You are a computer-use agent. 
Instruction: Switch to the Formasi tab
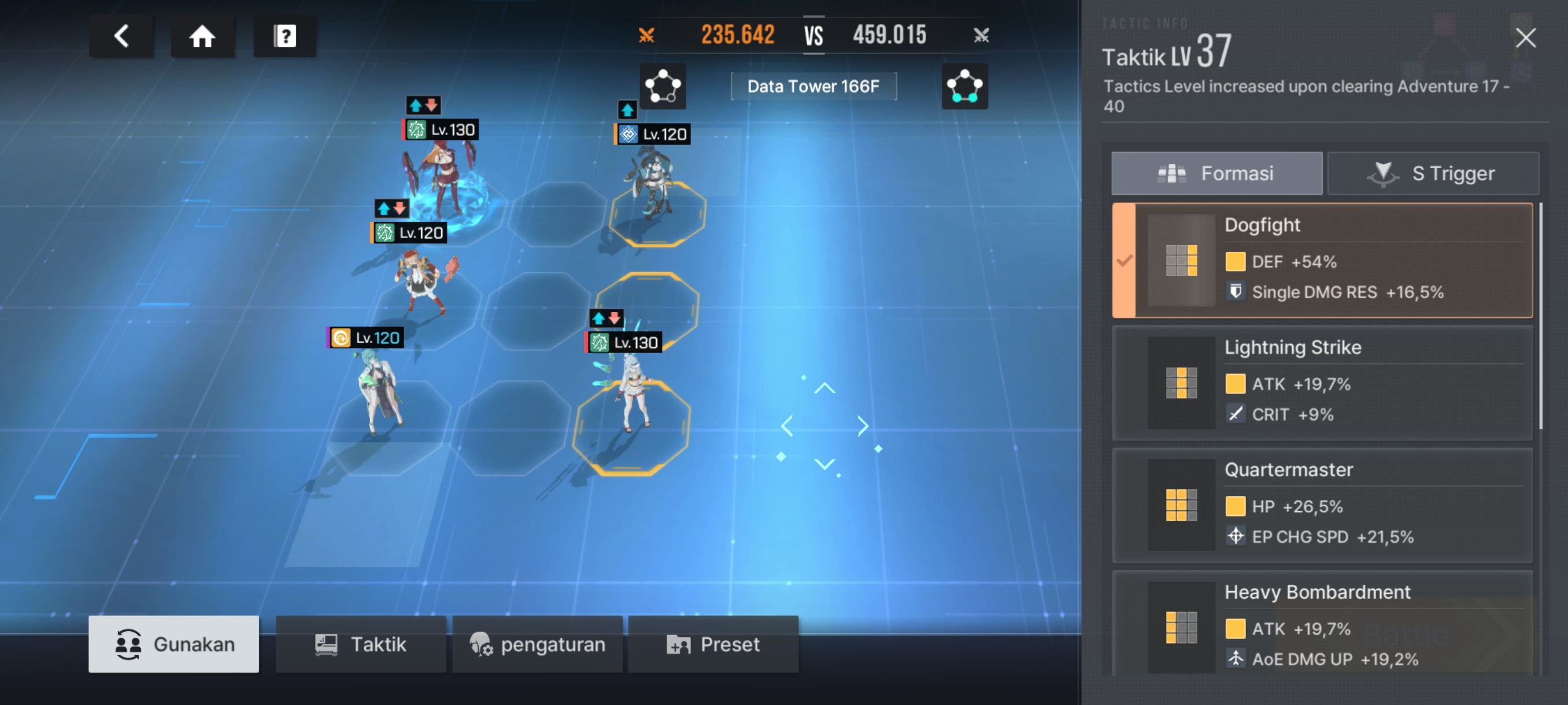1216,173
